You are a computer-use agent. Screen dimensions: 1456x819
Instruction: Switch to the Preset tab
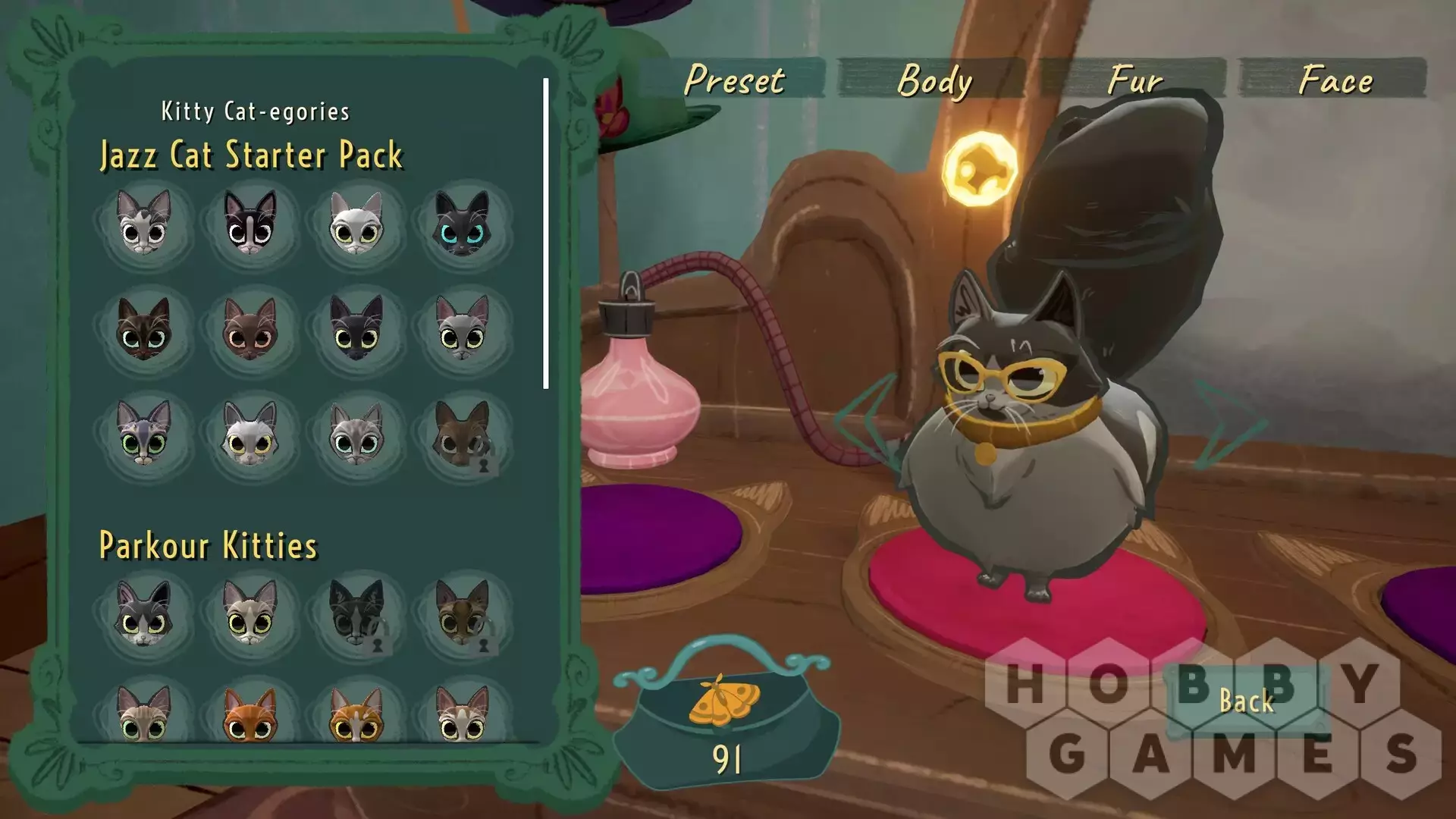pos(733,79)
